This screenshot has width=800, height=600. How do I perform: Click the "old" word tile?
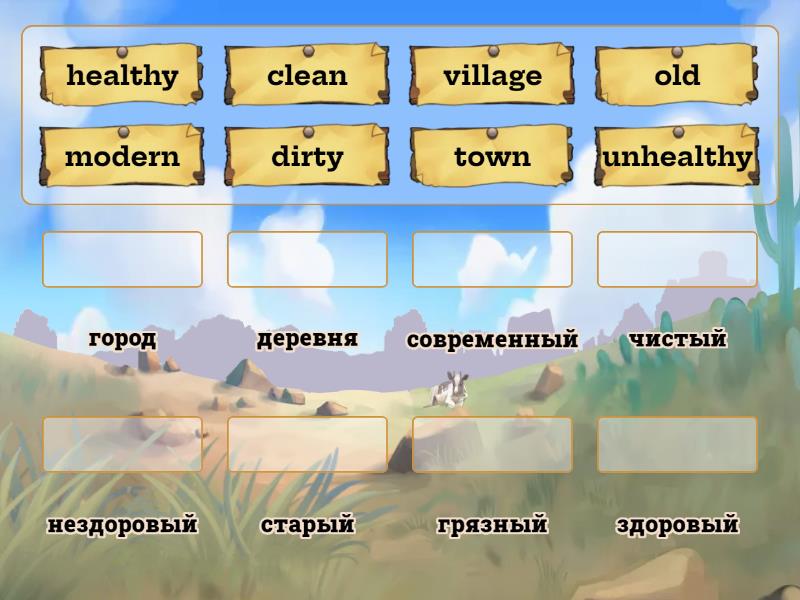click(x=677, y=75)
